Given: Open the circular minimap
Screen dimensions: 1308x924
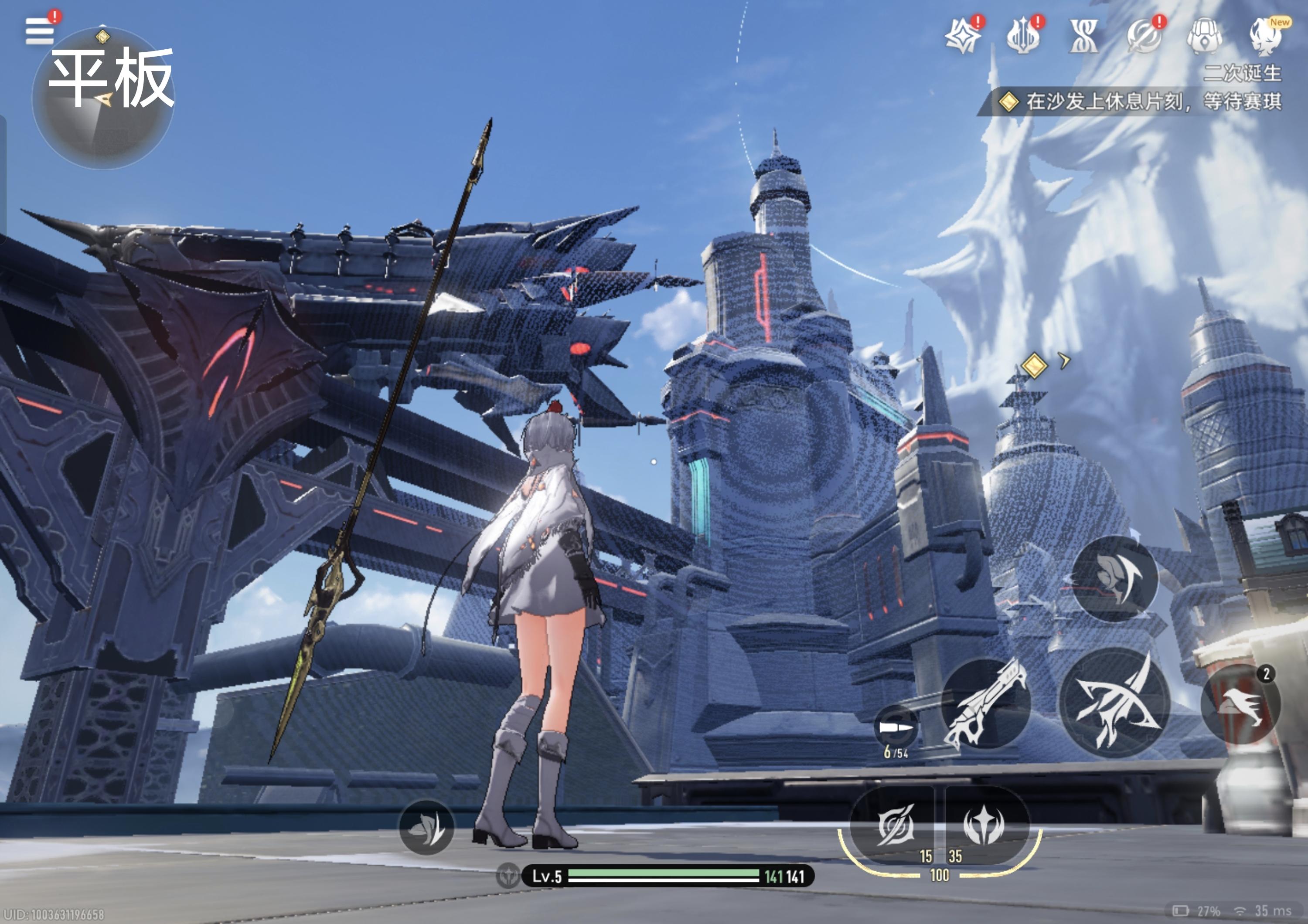Looking at the screenshot, I should point(103,99).
